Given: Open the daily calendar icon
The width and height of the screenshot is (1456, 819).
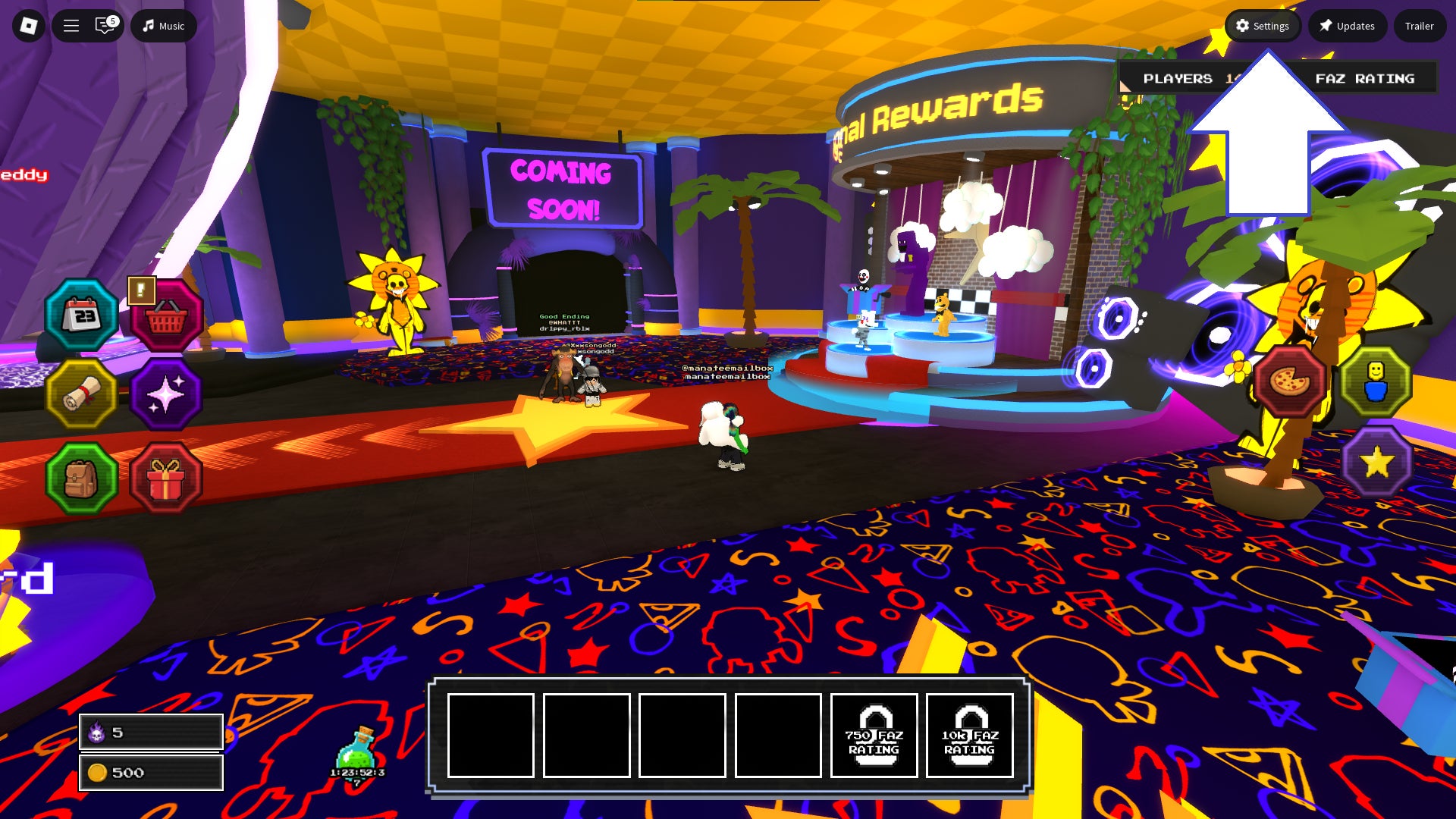Looking at the screenshot, I should [82, 315].
